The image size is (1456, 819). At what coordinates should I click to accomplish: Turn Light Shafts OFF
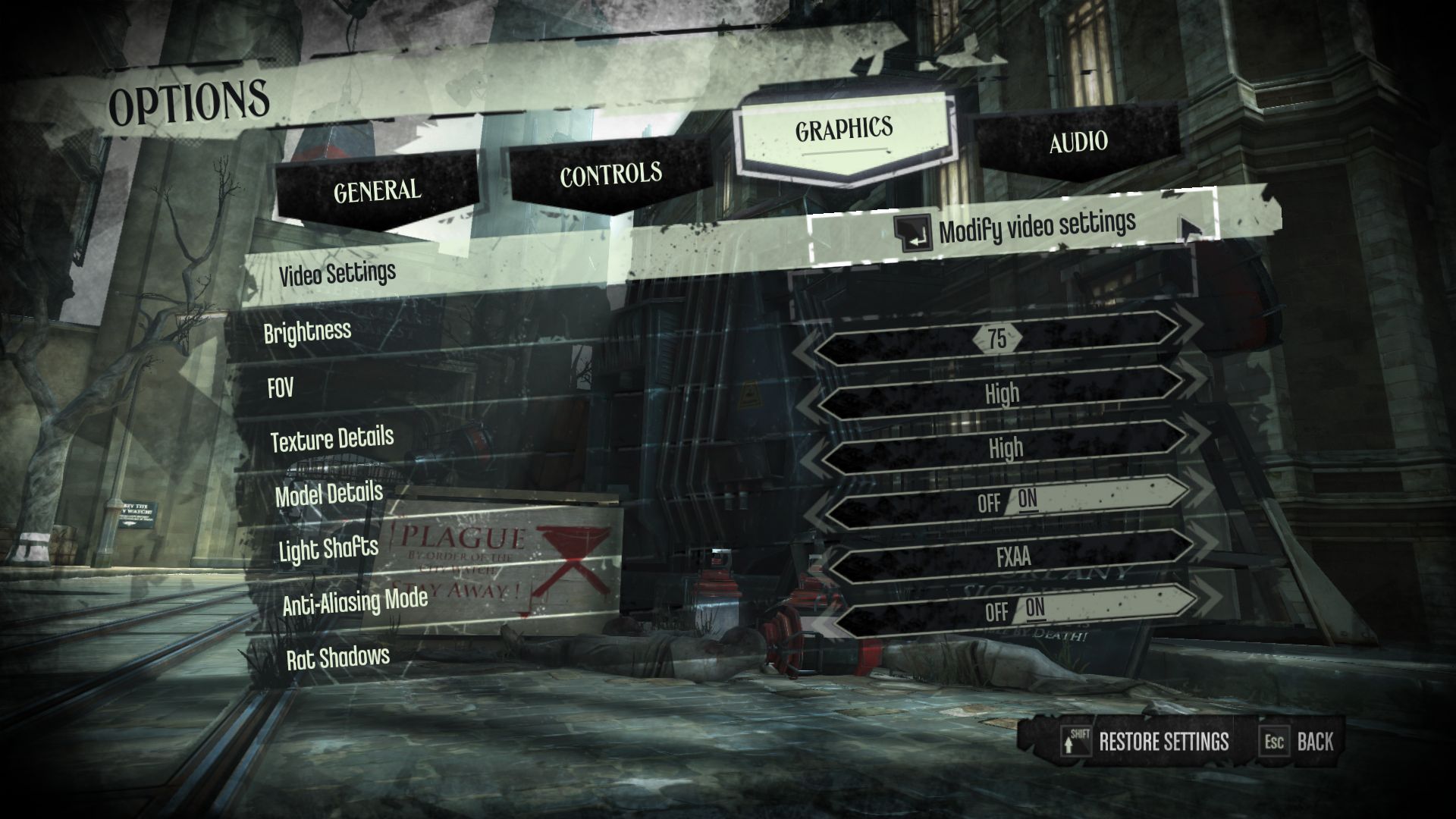point(988,503)
